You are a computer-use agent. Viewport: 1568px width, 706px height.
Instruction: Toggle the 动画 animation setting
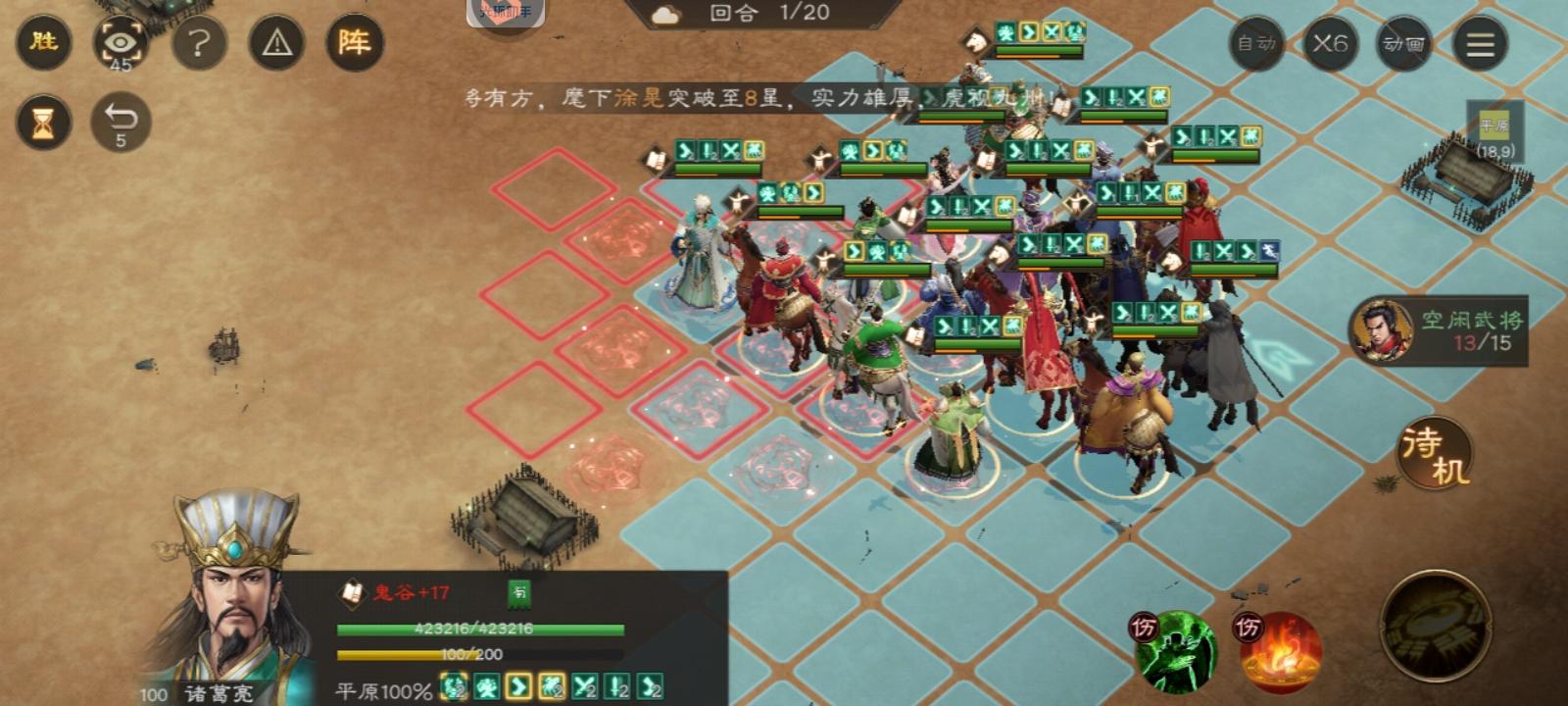coord(1401,43)
